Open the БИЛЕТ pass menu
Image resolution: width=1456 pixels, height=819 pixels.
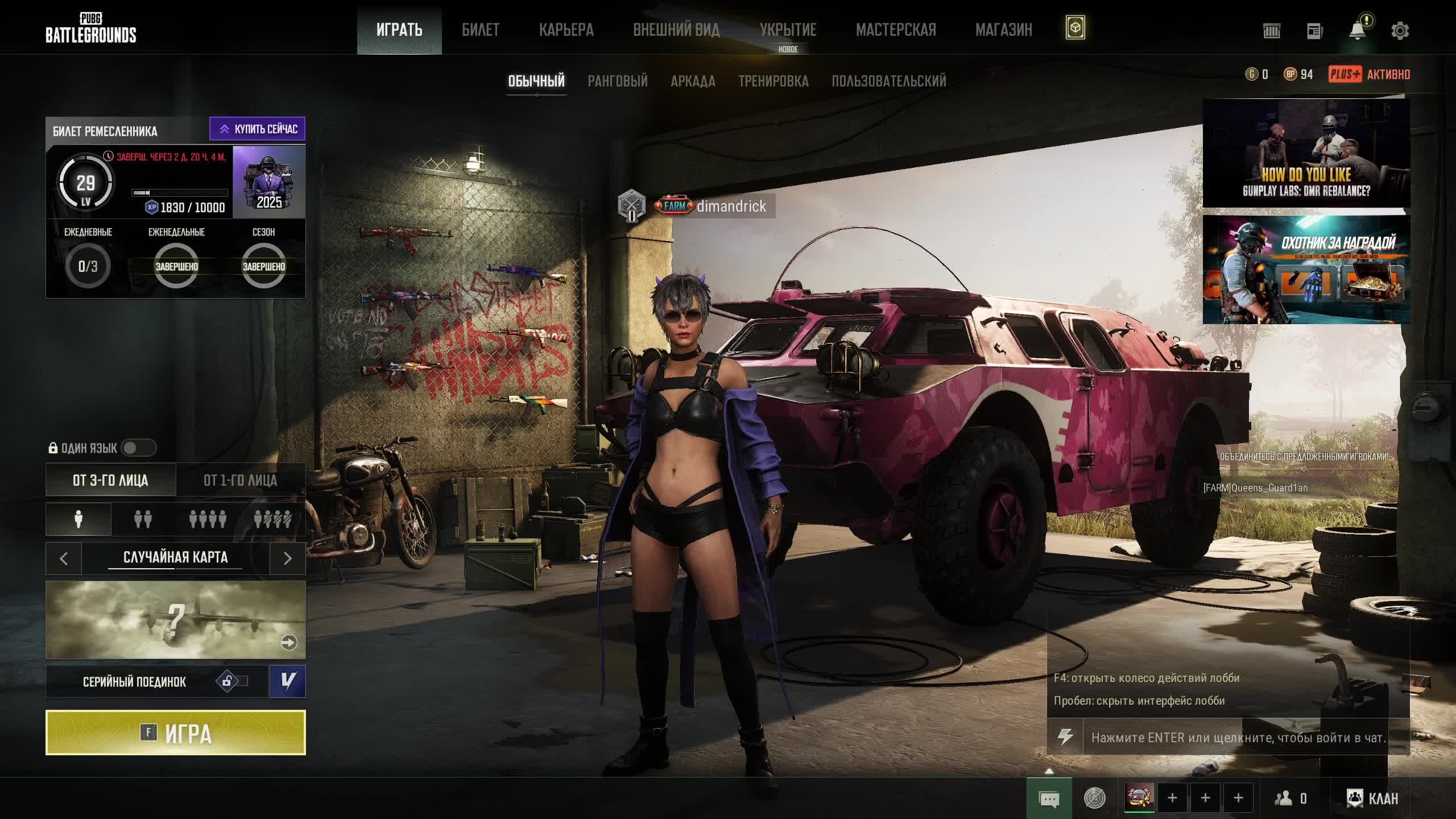[x=480, y=30]
